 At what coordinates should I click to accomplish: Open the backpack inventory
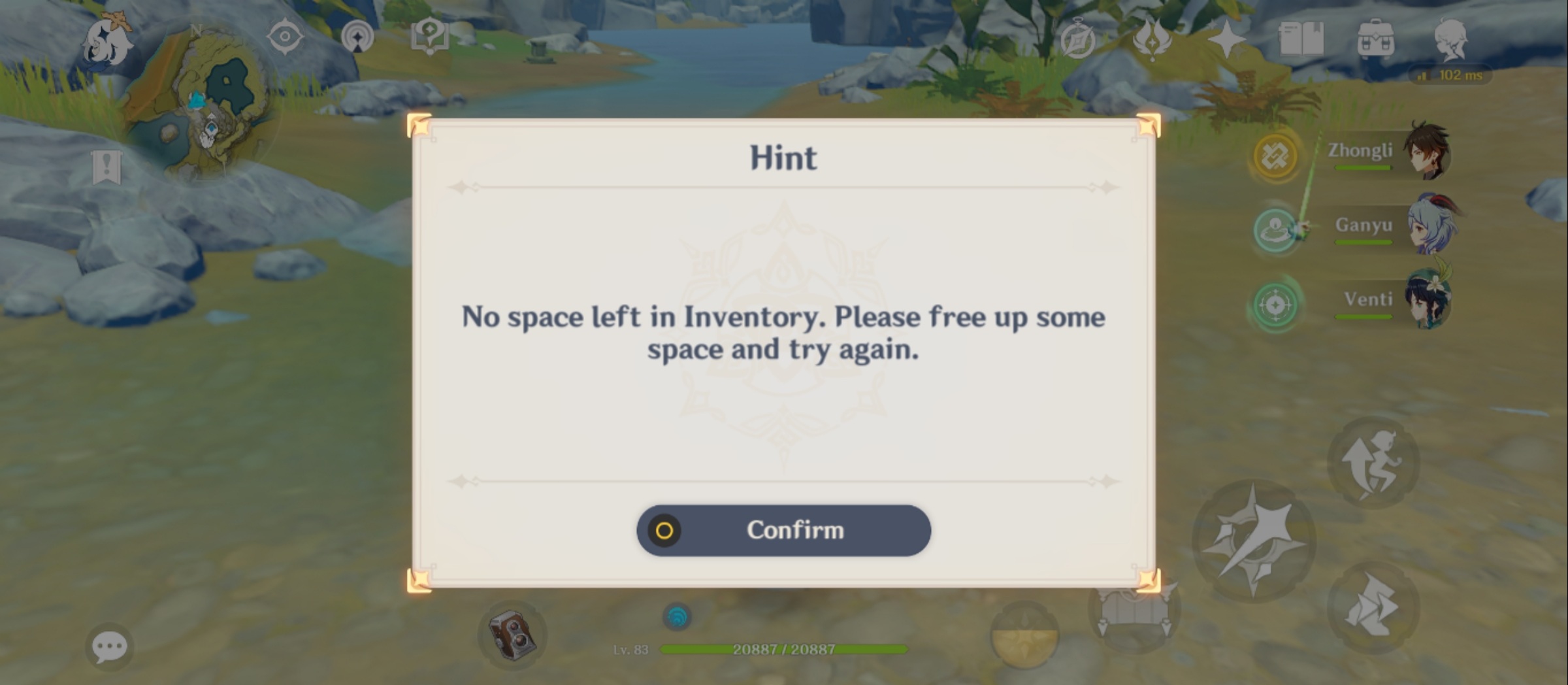tap(1375, 39)
